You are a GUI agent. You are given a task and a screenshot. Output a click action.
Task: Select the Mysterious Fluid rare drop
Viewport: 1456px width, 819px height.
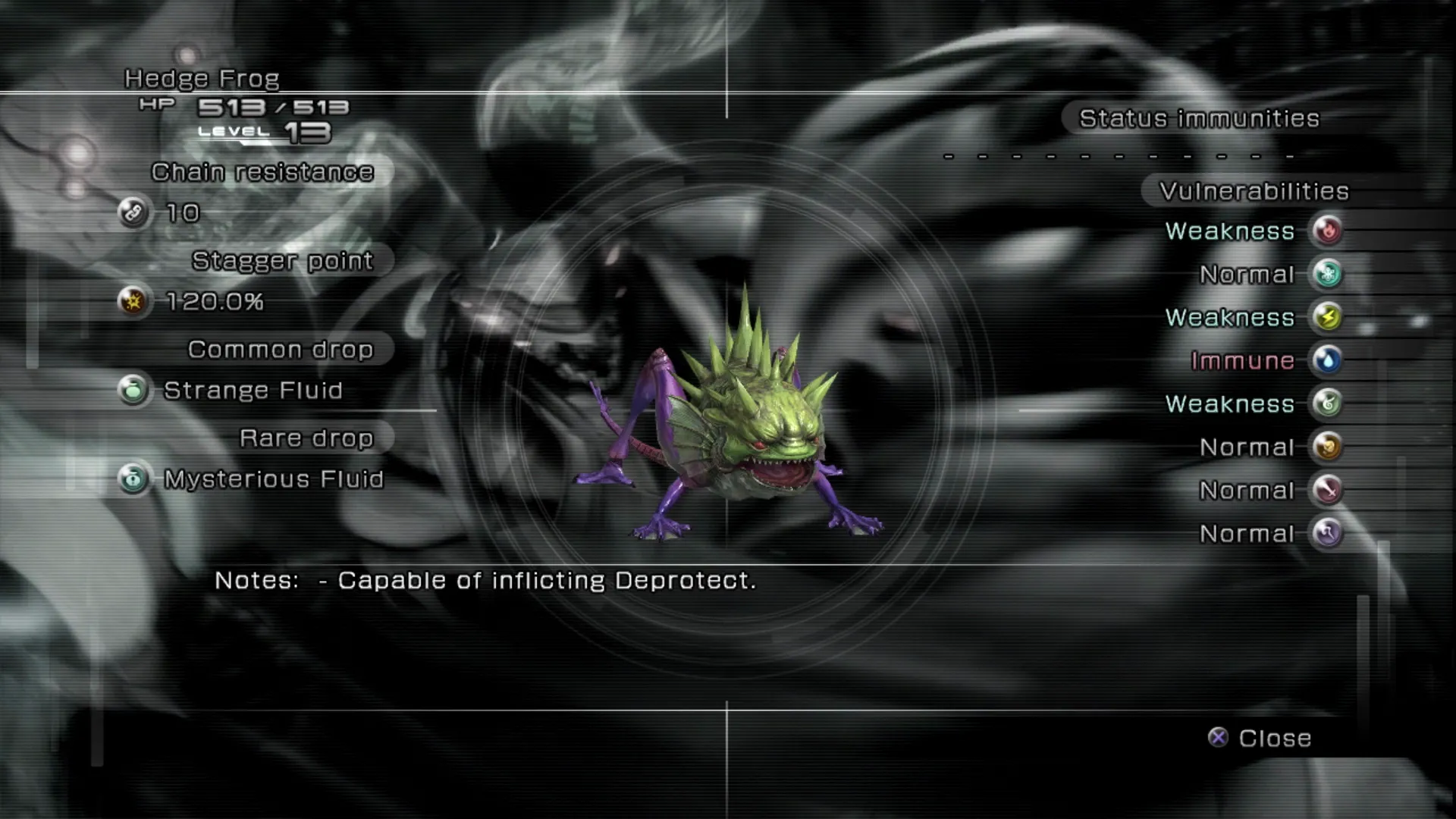click(273, 479)
